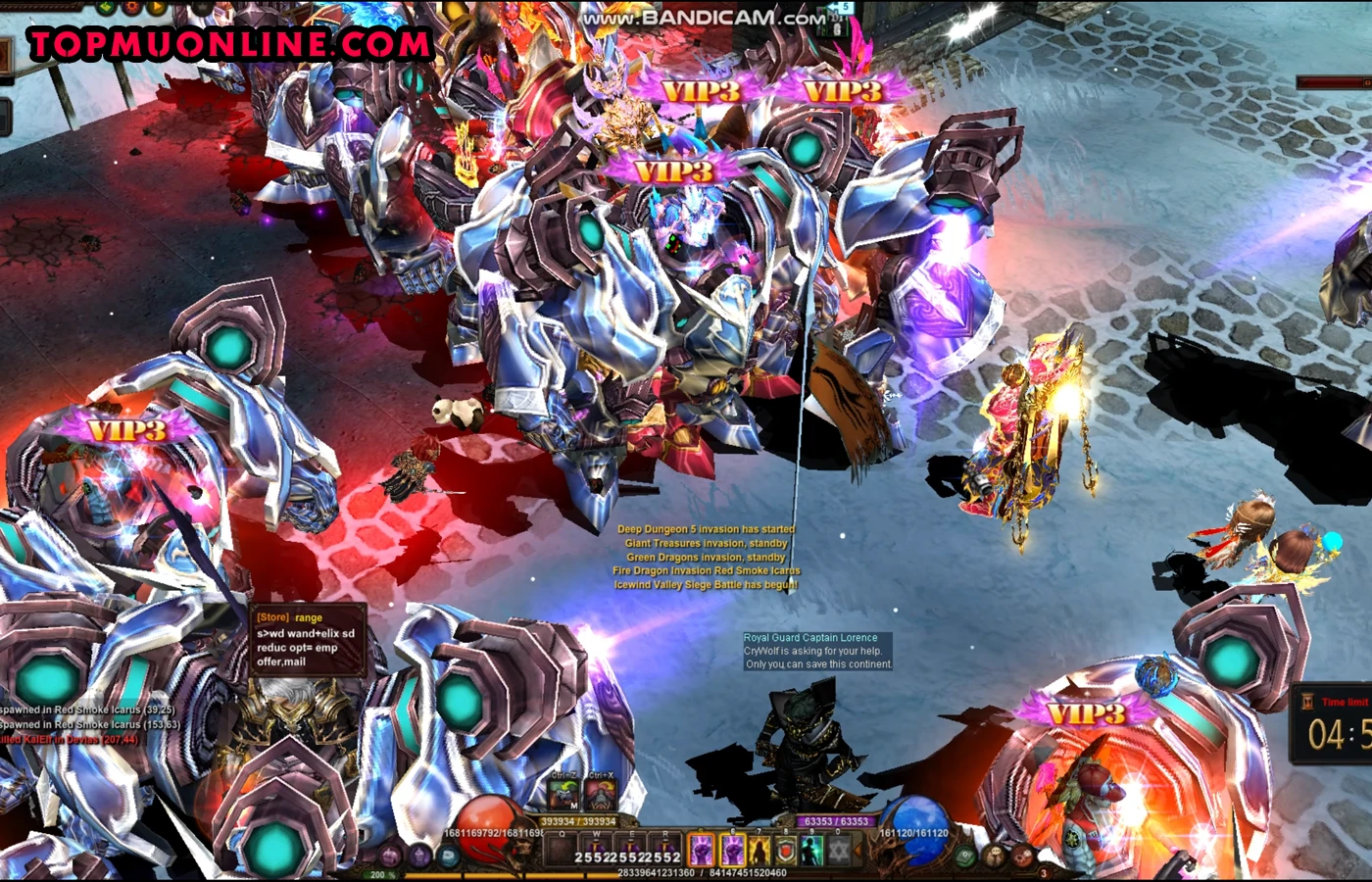This screenshot has height=882, width=1372.
Task: Click the red shield item in slot 8
Action: tap(787, 849)
